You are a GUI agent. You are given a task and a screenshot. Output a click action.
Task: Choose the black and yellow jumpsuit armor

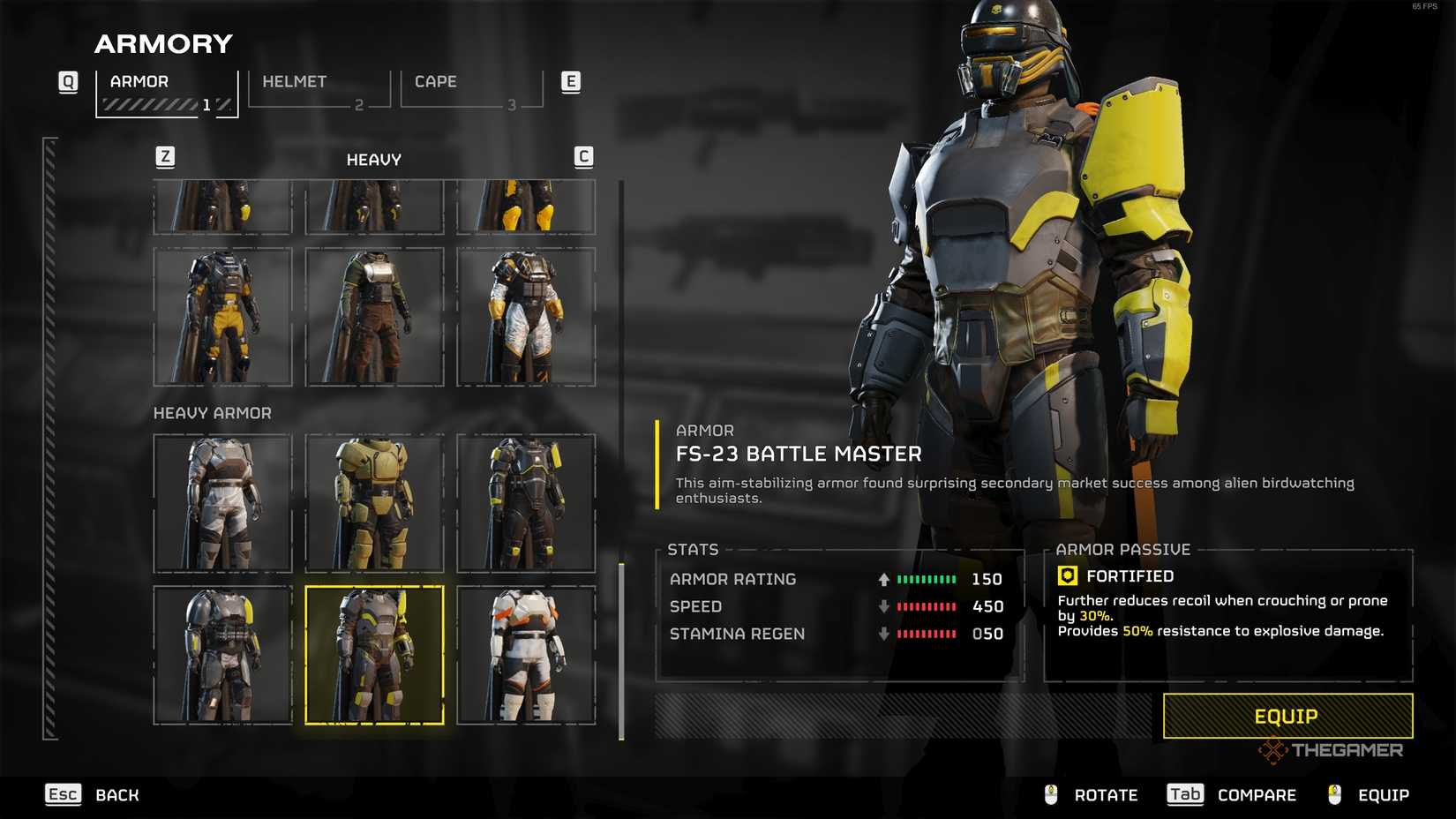(x=222, y=317)
